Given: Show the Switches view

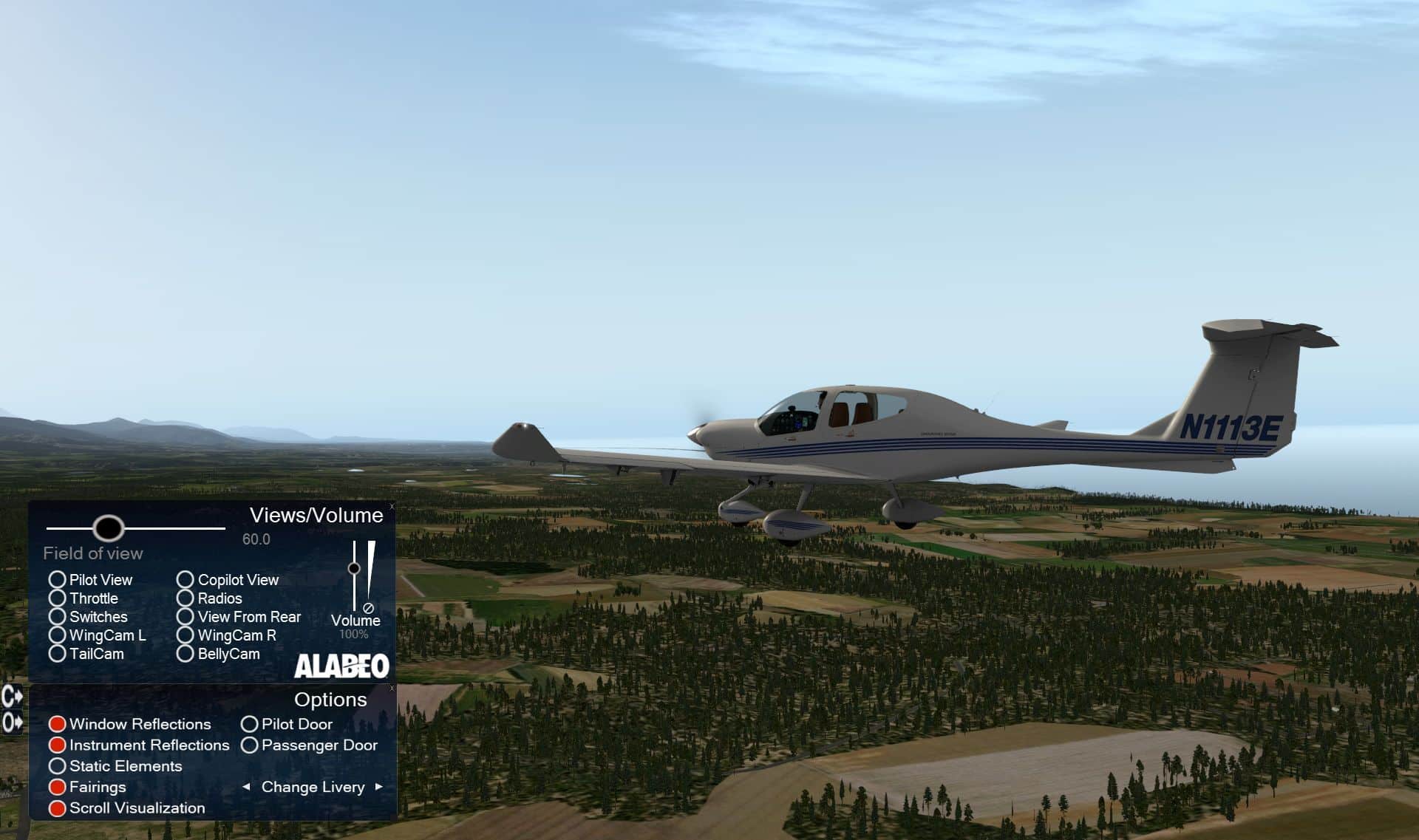Looking at the screenshot, I should (58, 617).
